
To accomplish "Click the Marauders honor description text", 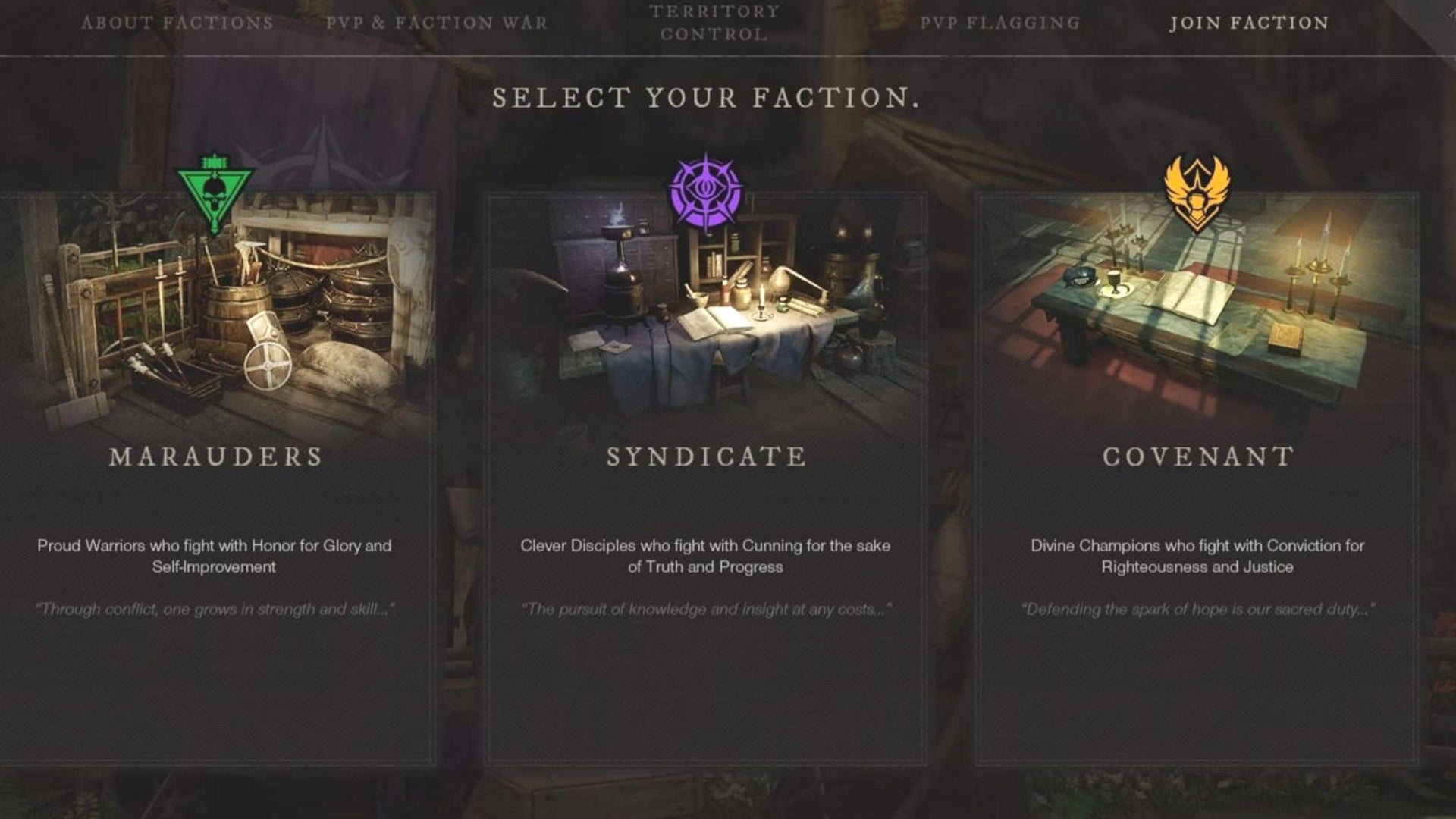I will (216, 555).
